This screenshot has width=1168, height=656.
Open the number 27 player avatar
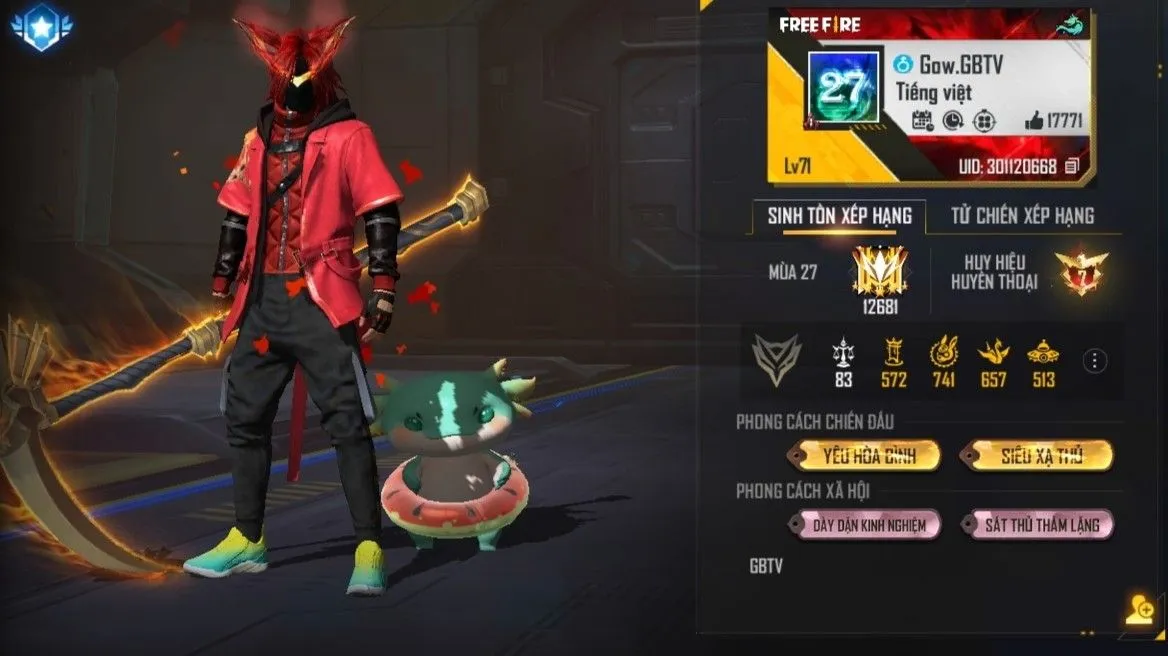pyautogui.click(x=843, y=87)
